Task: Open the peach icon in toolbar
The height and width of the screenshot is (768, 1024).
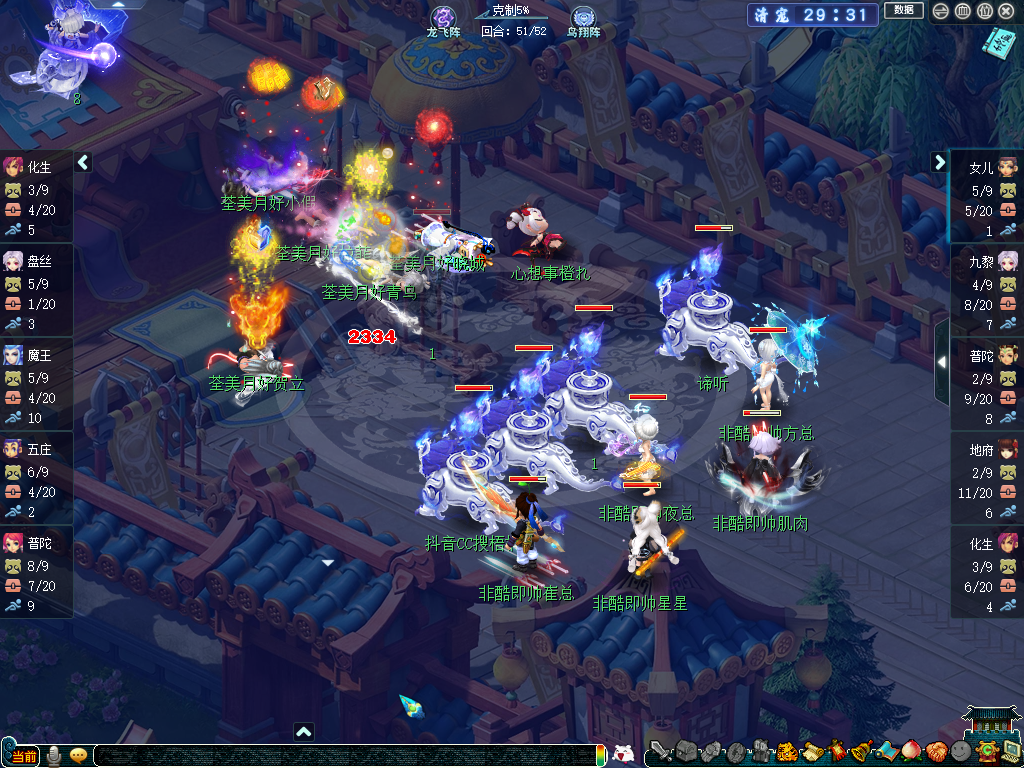Action: (x=909, y=752)
